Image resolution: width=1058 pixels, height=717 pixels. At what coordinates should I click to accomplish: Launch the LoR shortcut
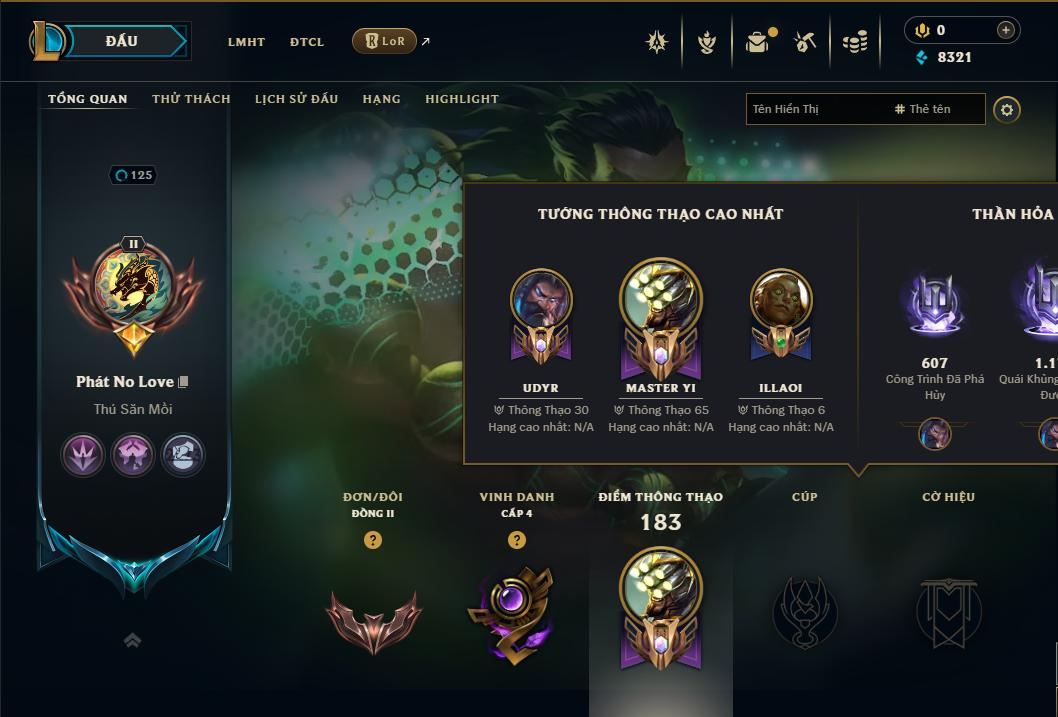385,41
